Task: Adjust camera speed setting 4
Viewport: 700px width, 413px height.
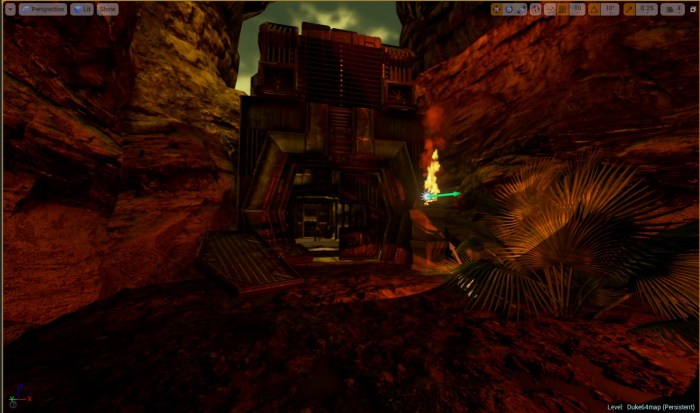Action: tap(671, 9)
